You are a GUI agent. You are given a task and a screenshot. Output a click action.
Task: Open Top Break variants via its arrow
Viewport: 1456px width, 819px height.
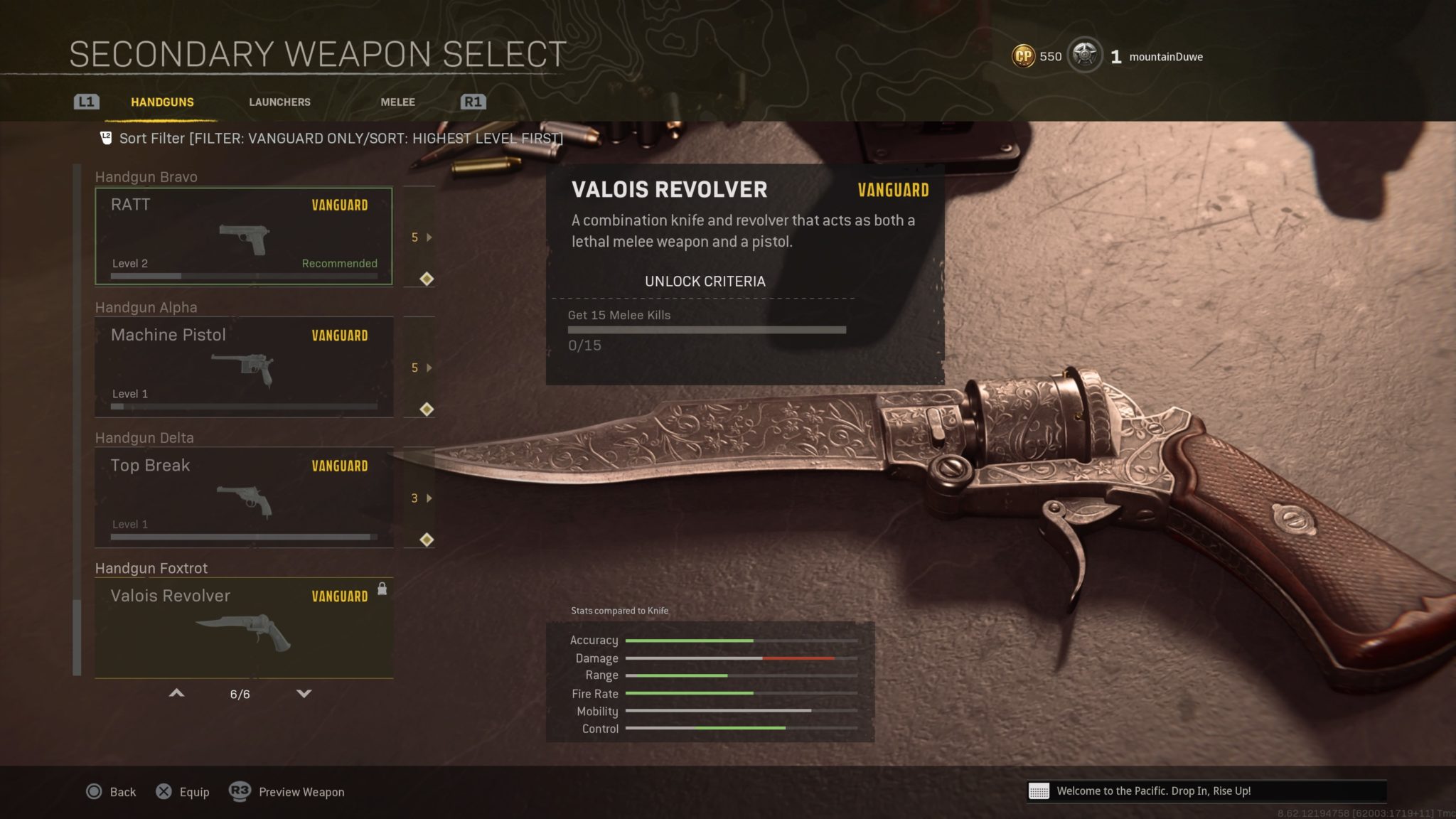pyautogui.click(x=428, y=498)
